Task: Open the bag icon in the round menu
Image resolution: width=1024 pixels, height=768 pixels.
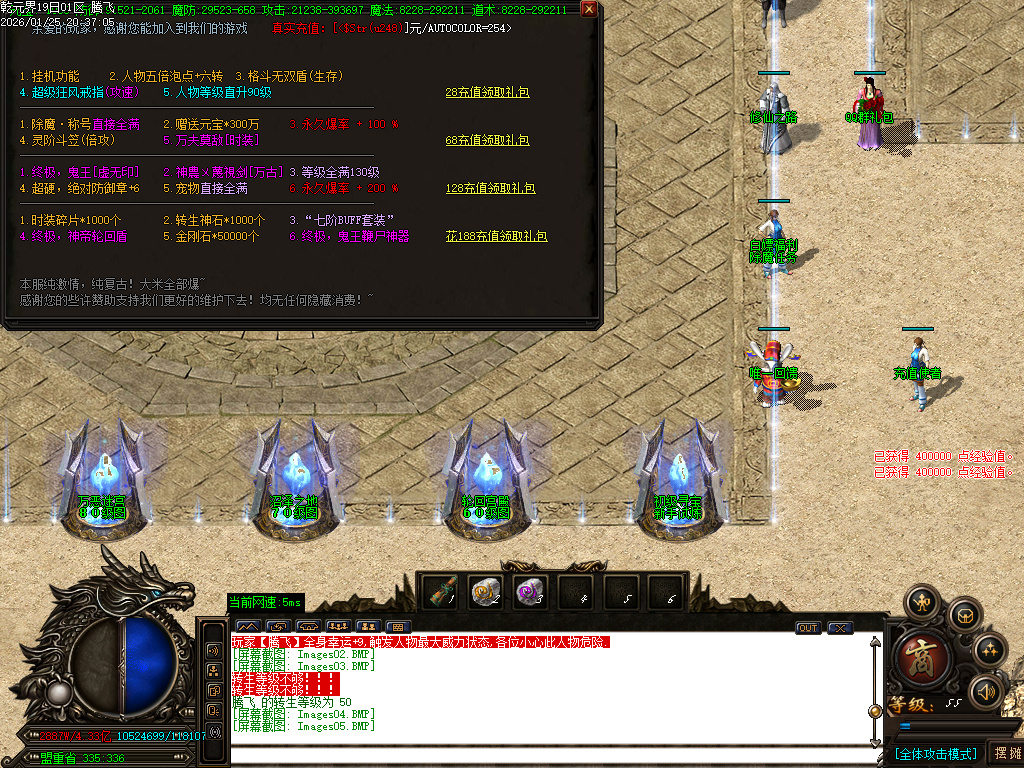Action: (x=964, y=614)
